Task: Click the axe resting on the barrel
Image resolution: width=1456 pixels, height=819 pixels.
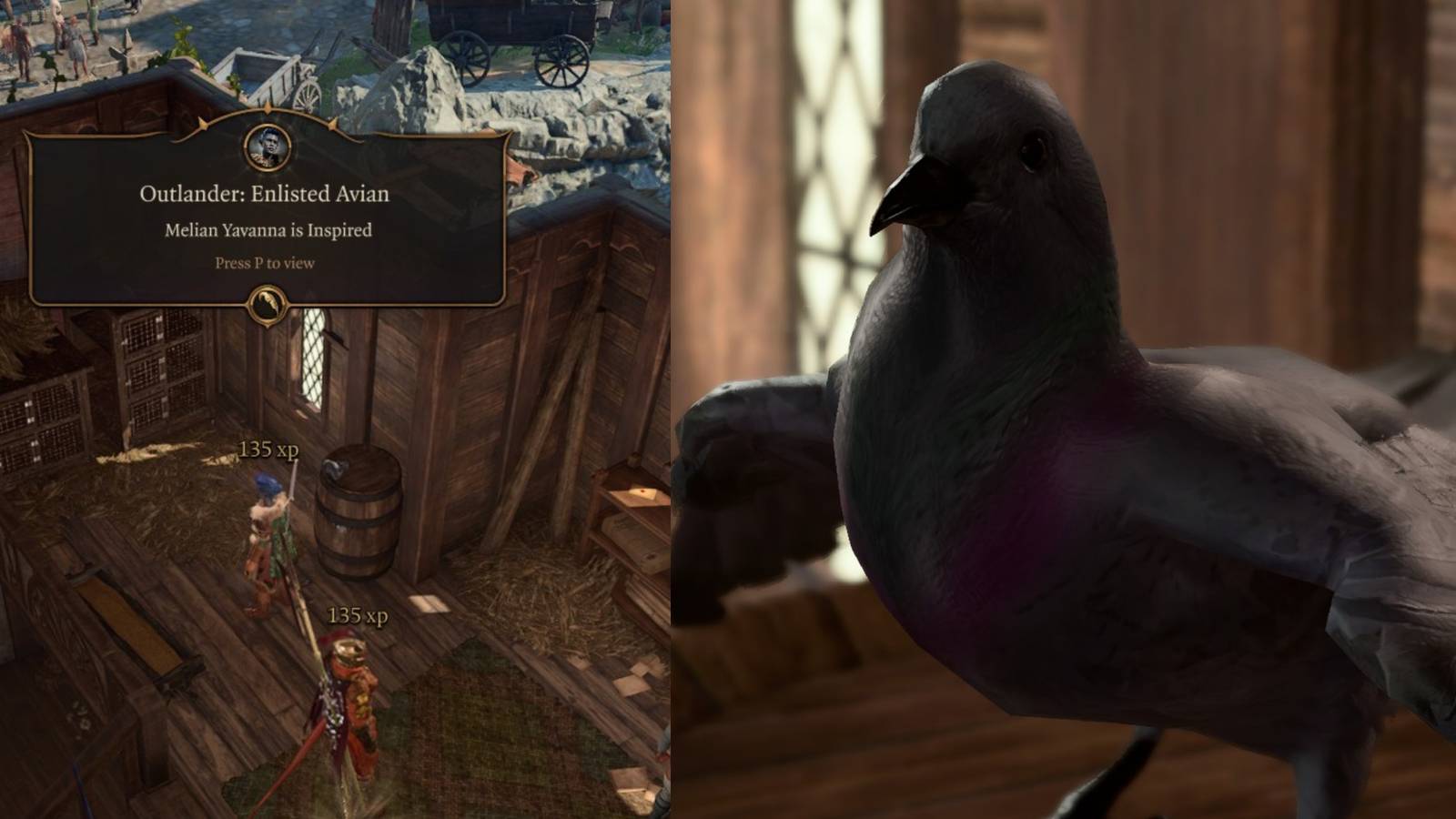Action: [x=333, y=469]
